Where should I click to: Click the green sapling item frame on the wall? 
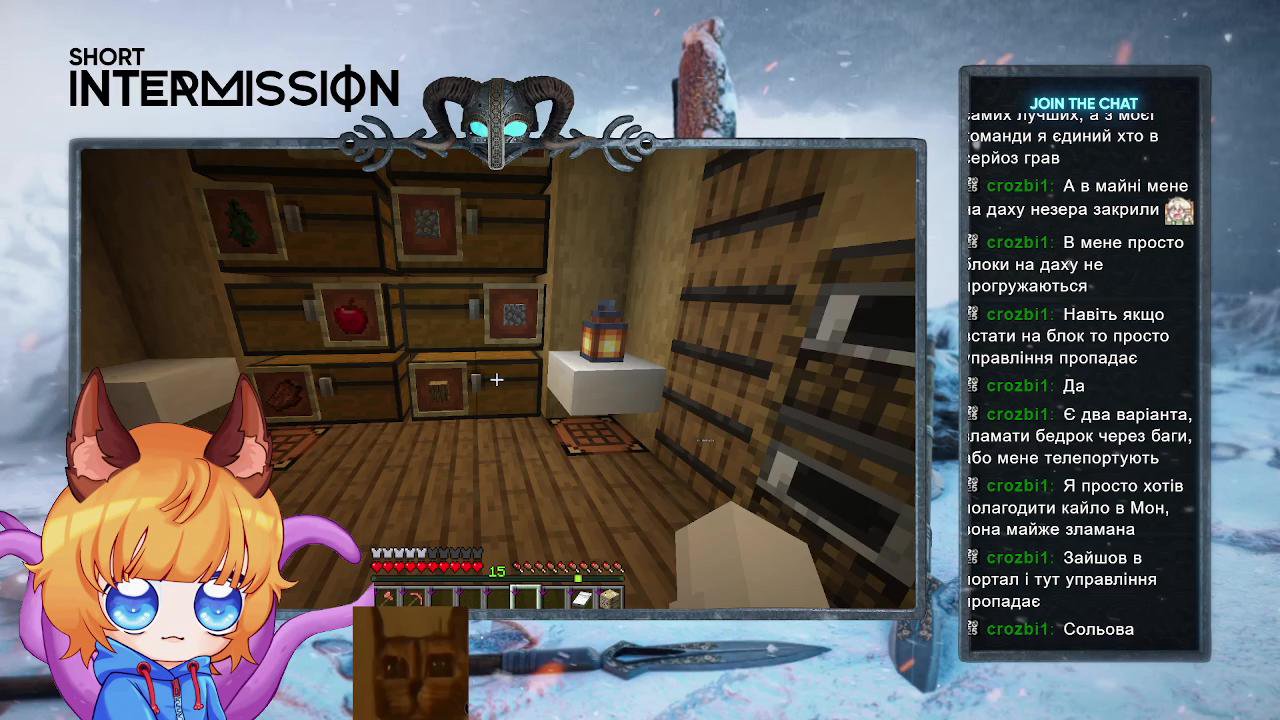pos(240,218)
